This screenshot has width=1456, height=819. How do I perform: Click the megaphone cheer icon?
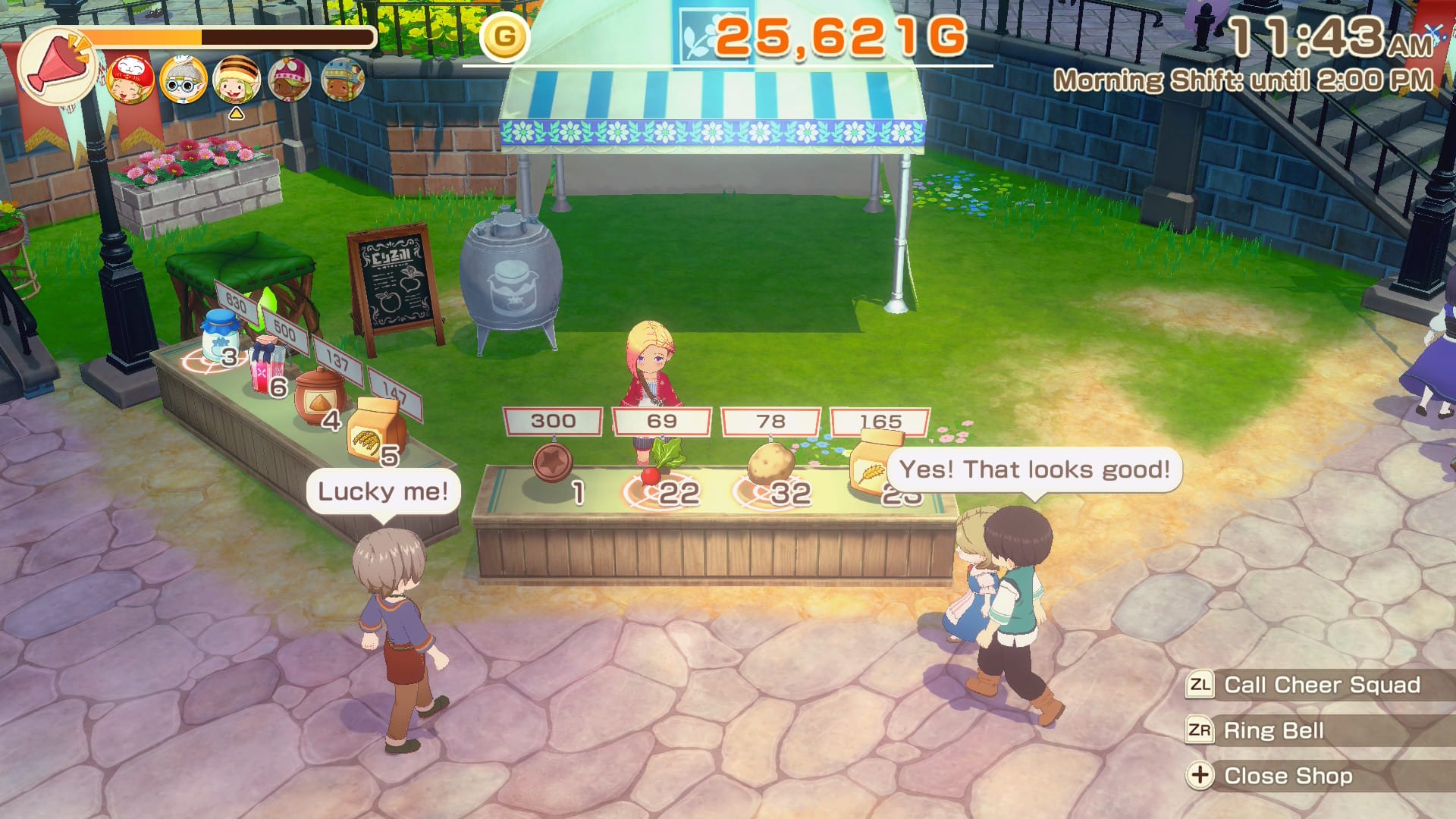[x=56, y=67]
